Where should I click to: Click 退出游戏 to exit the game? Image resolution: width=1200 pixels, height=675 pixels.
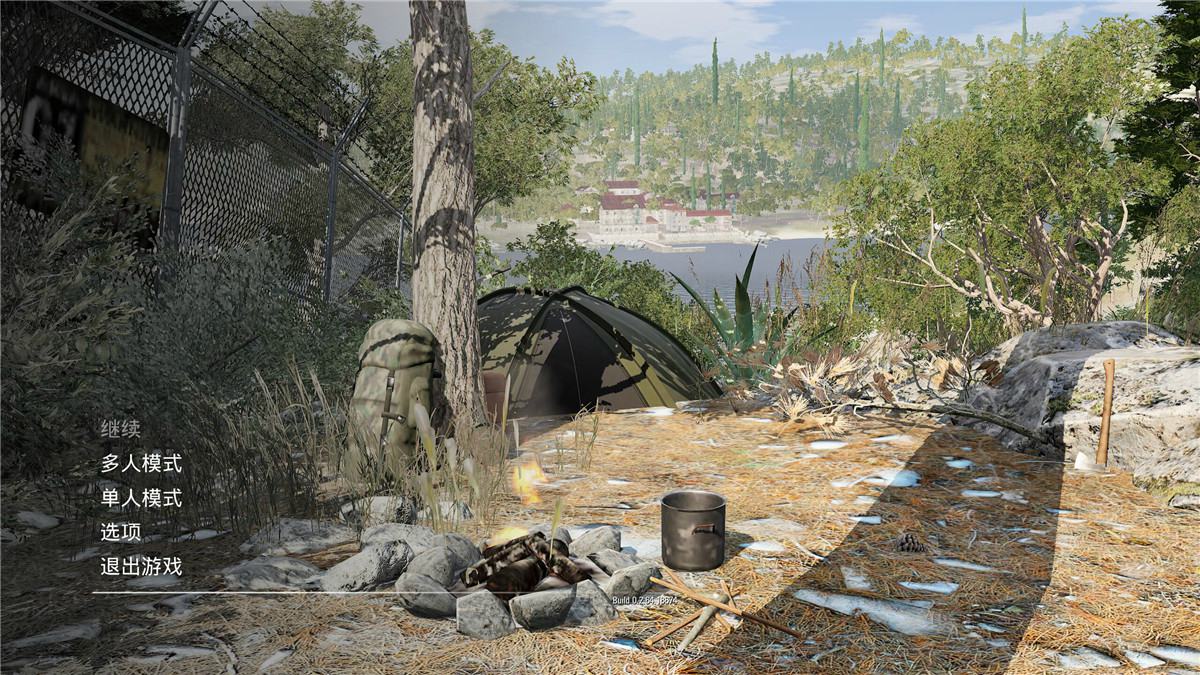[141, 566]
